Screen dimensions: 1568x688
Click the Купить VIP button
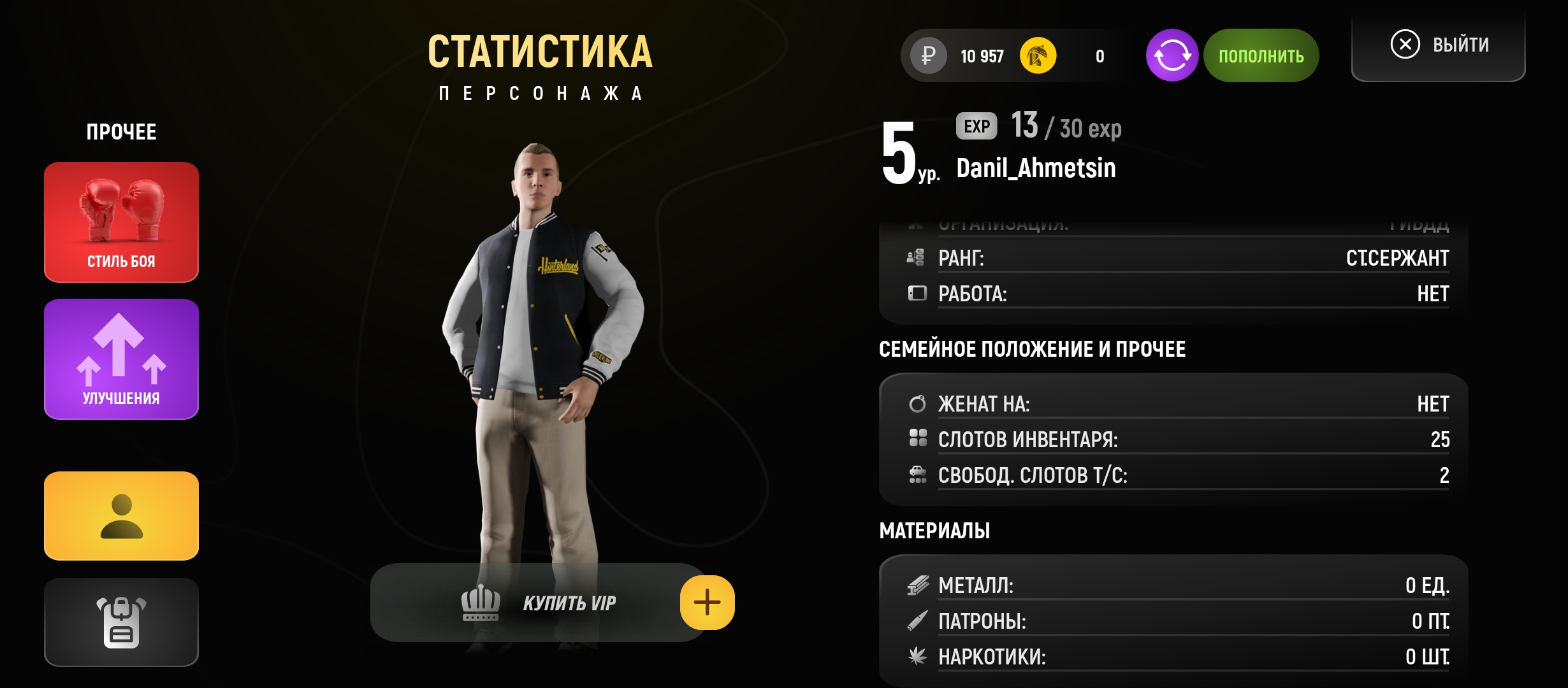click(x=539, y=603)
